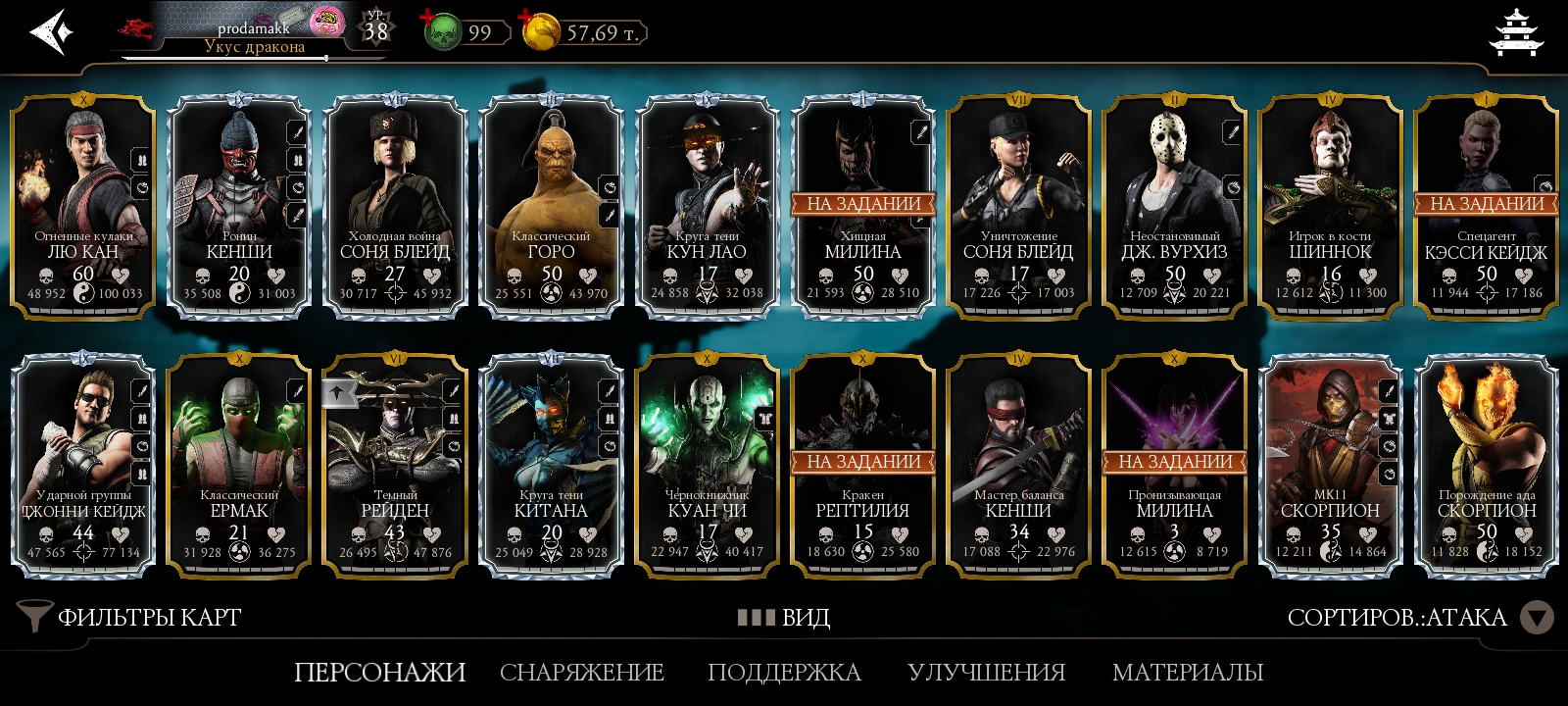The image size is (1568, 706).
Task: Choose the Ронин Кенши card
Action: click(x=239, y=206)
